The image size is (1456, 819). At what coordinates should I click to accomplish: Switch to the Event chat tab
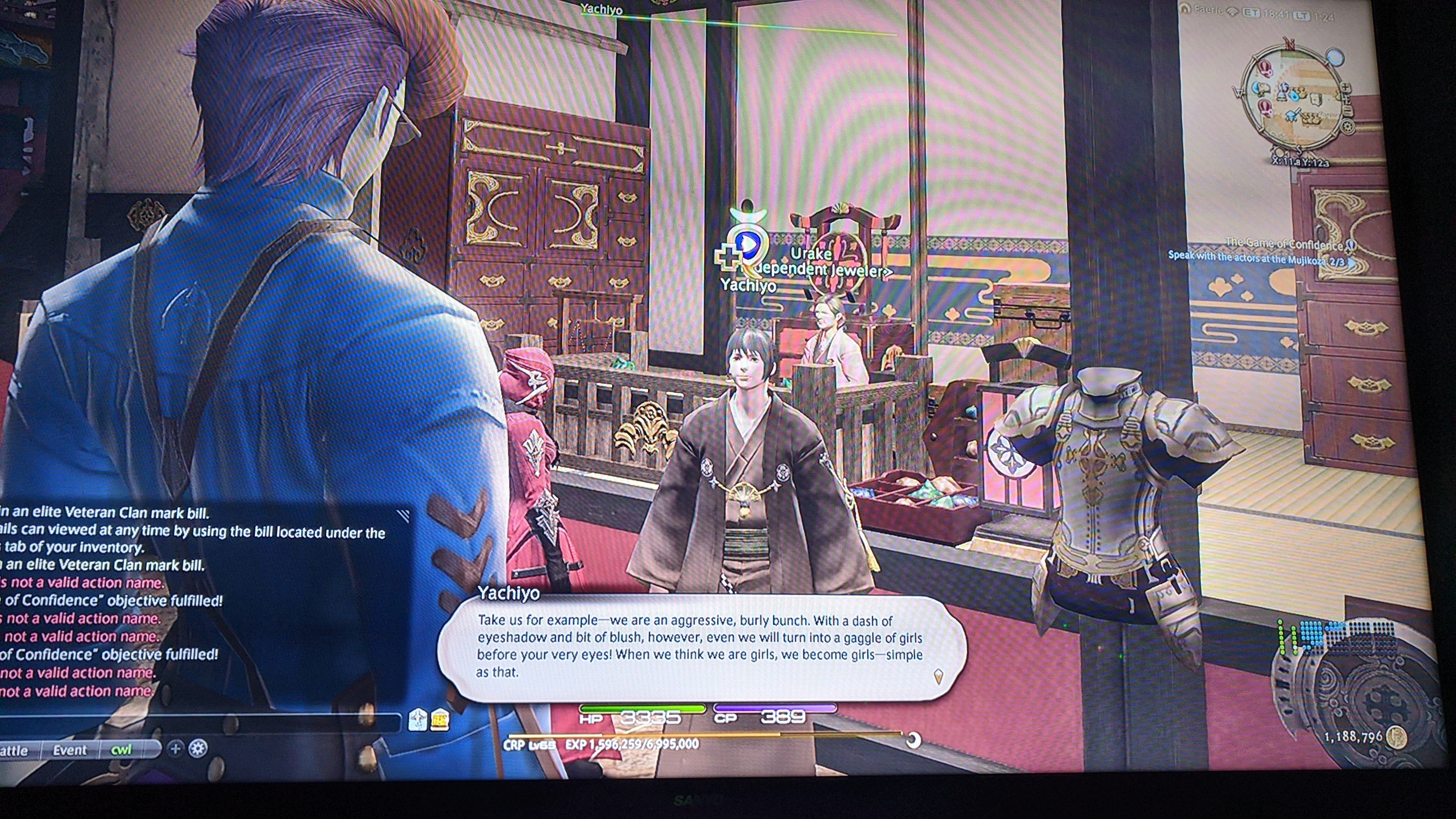pos(69,750)
